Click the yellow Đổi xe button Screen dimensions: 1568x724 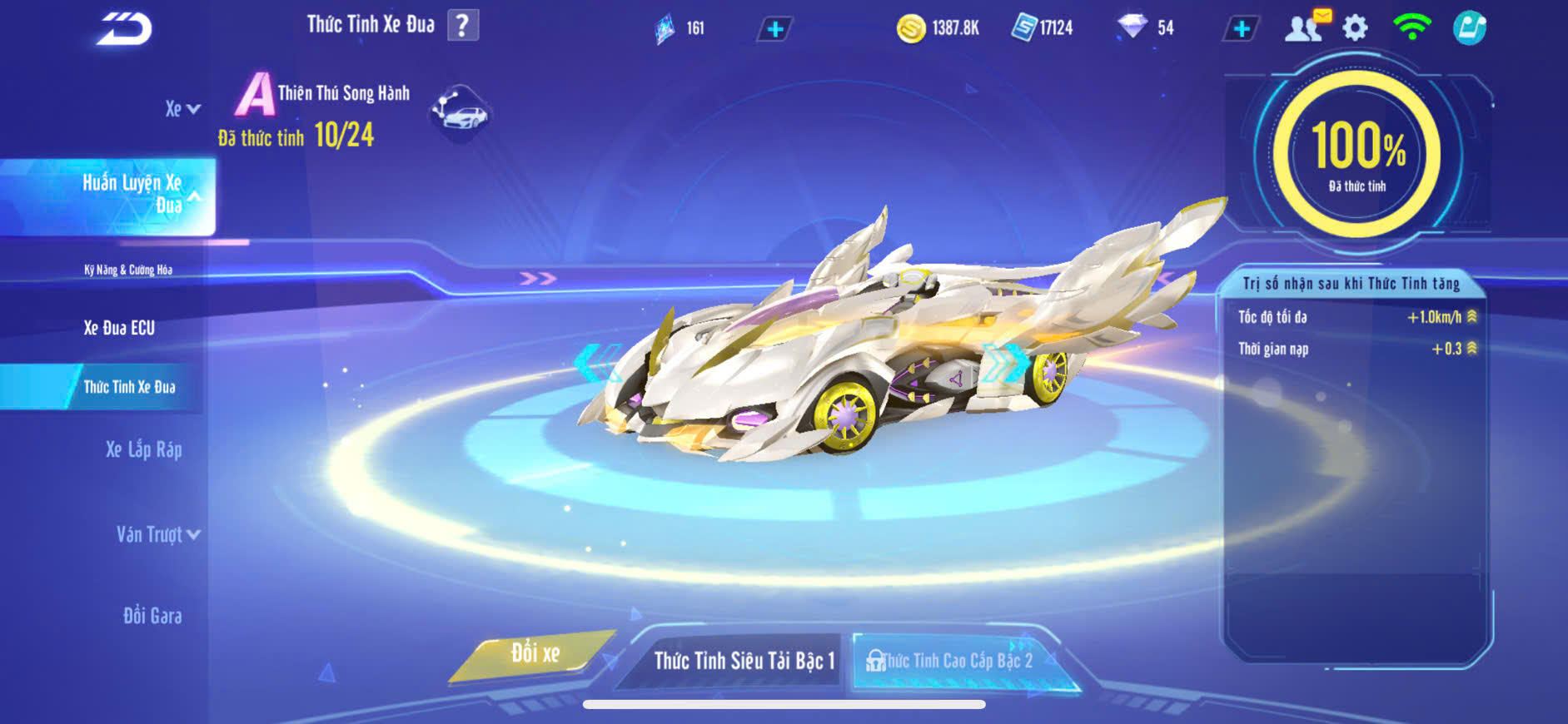click(535, 654)
